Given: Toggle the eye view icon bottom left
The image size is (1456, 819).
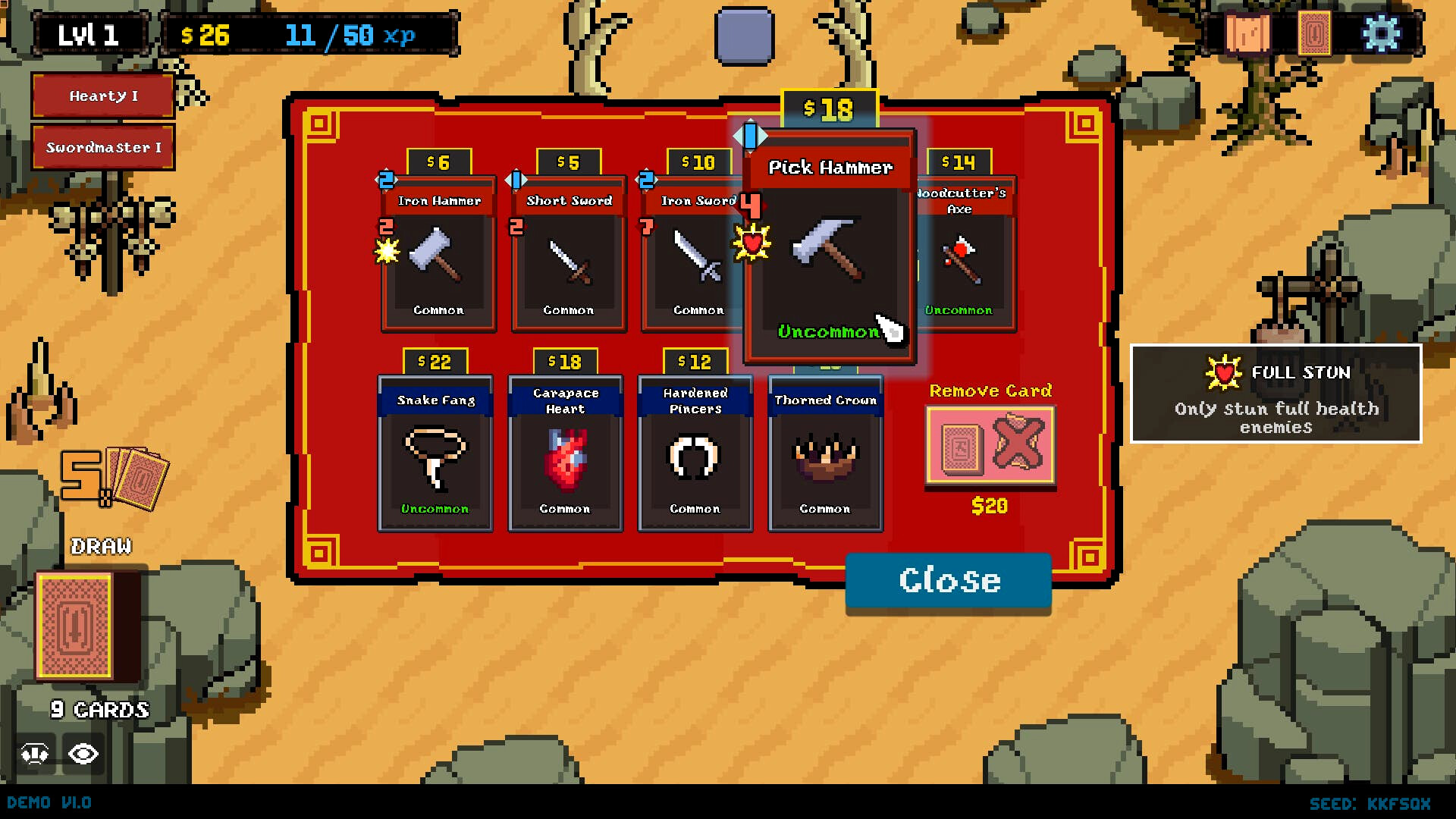Looking at the screenshot, I should (83, 753).
